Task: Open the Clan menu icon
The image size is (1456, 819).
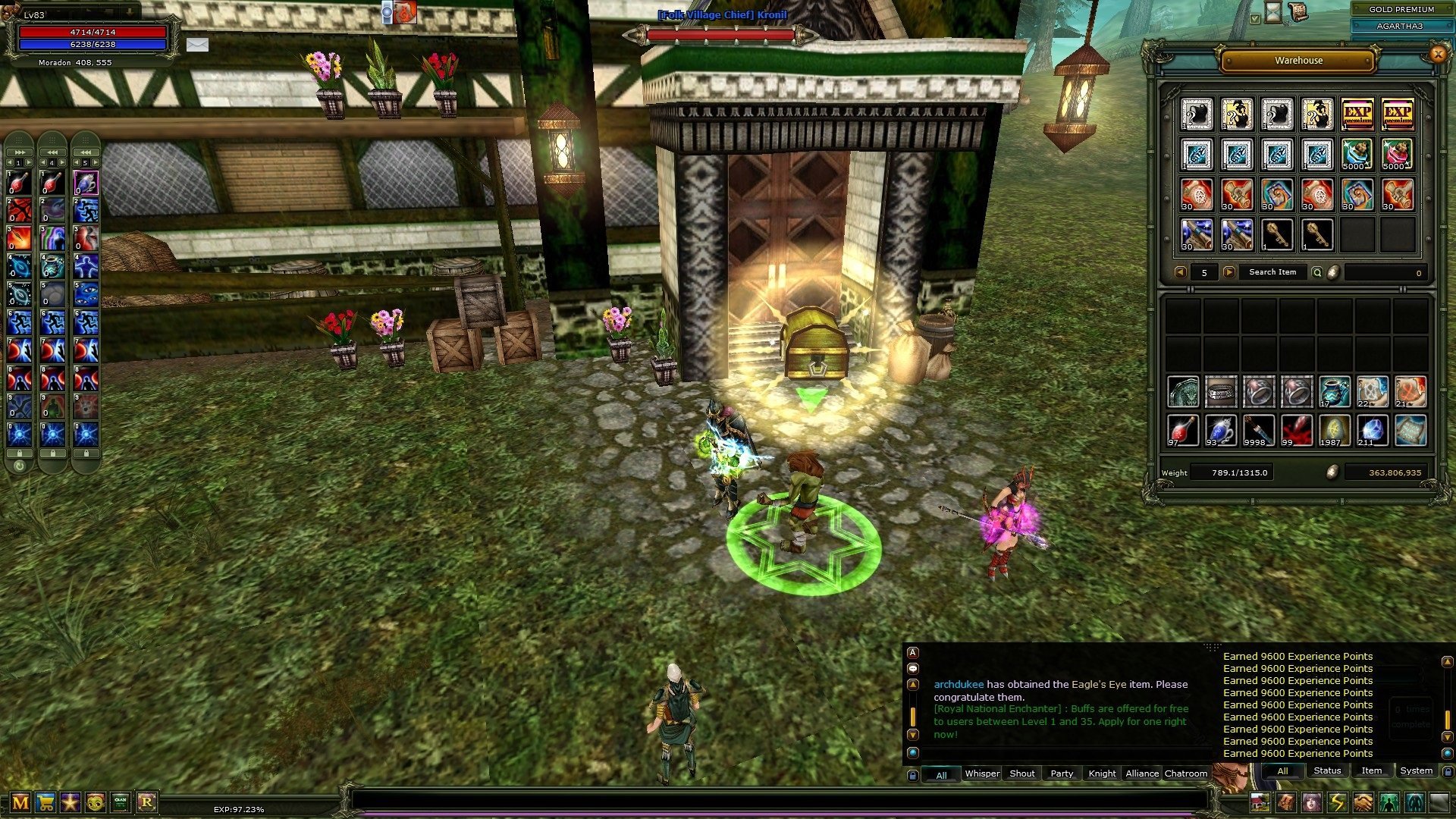Action: click(x=121, y=802)
